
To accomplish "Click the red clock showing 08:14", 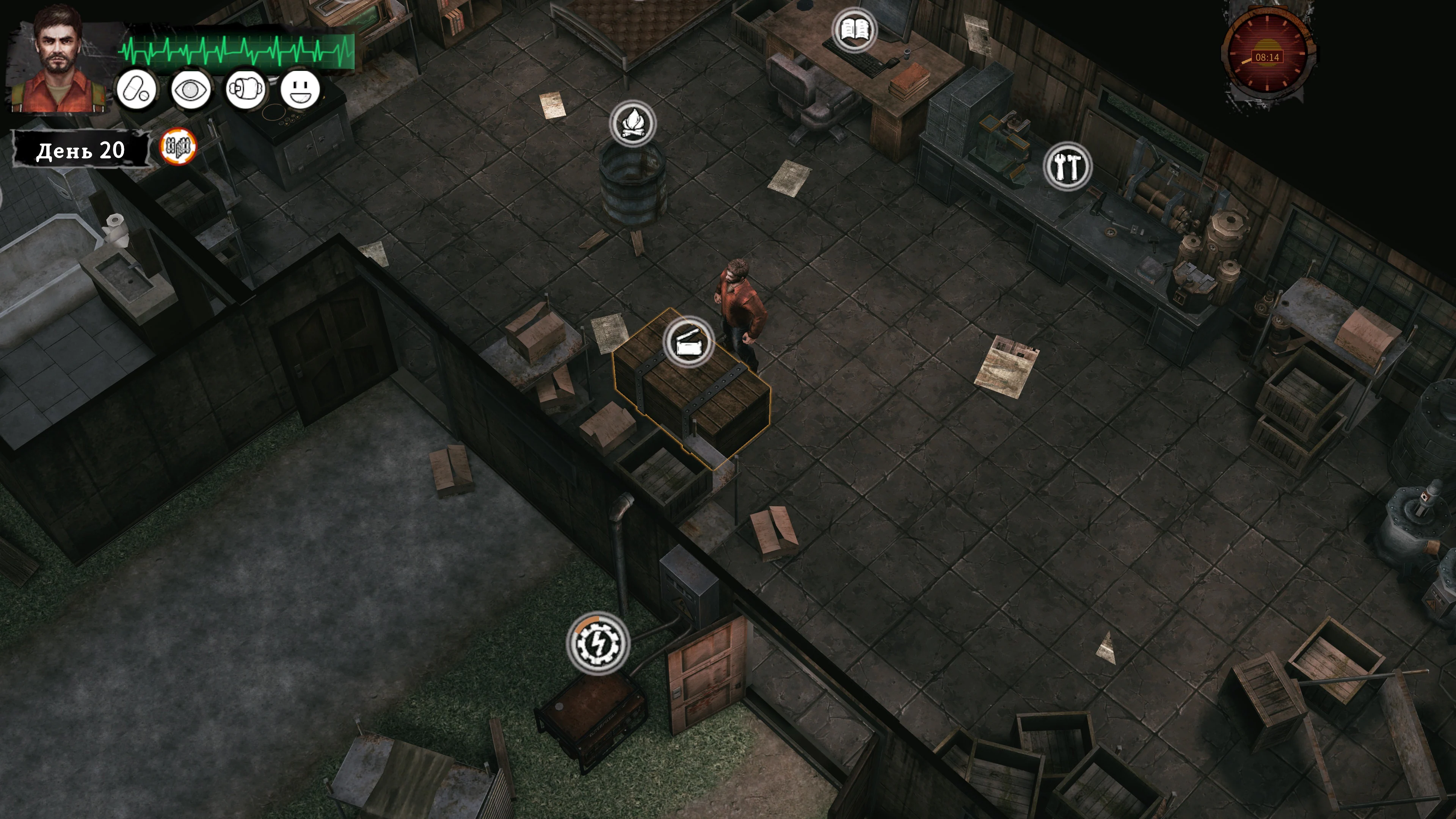I will tap(1267, 57).
